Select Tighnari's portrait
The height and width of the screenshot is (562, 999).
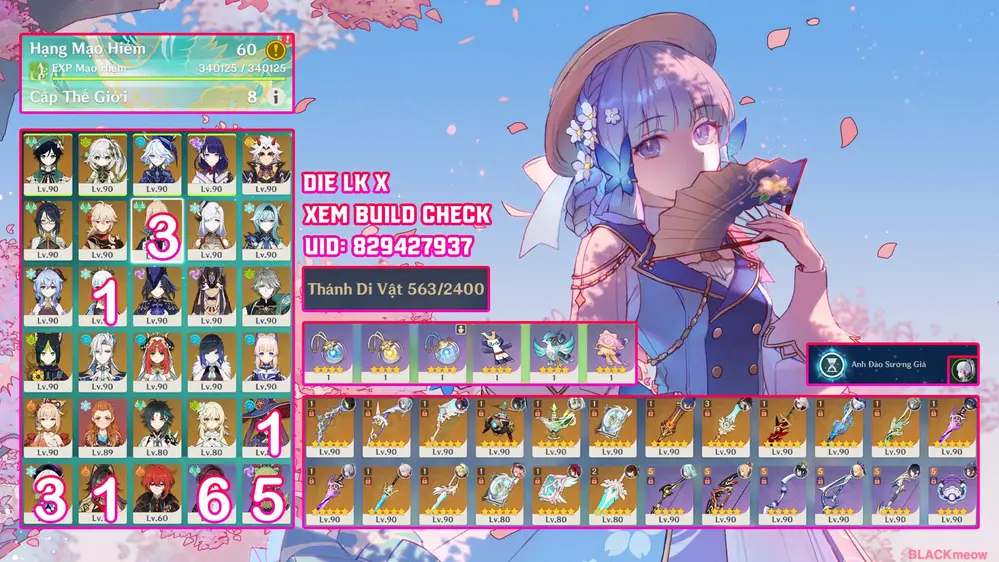click(48, 358)
